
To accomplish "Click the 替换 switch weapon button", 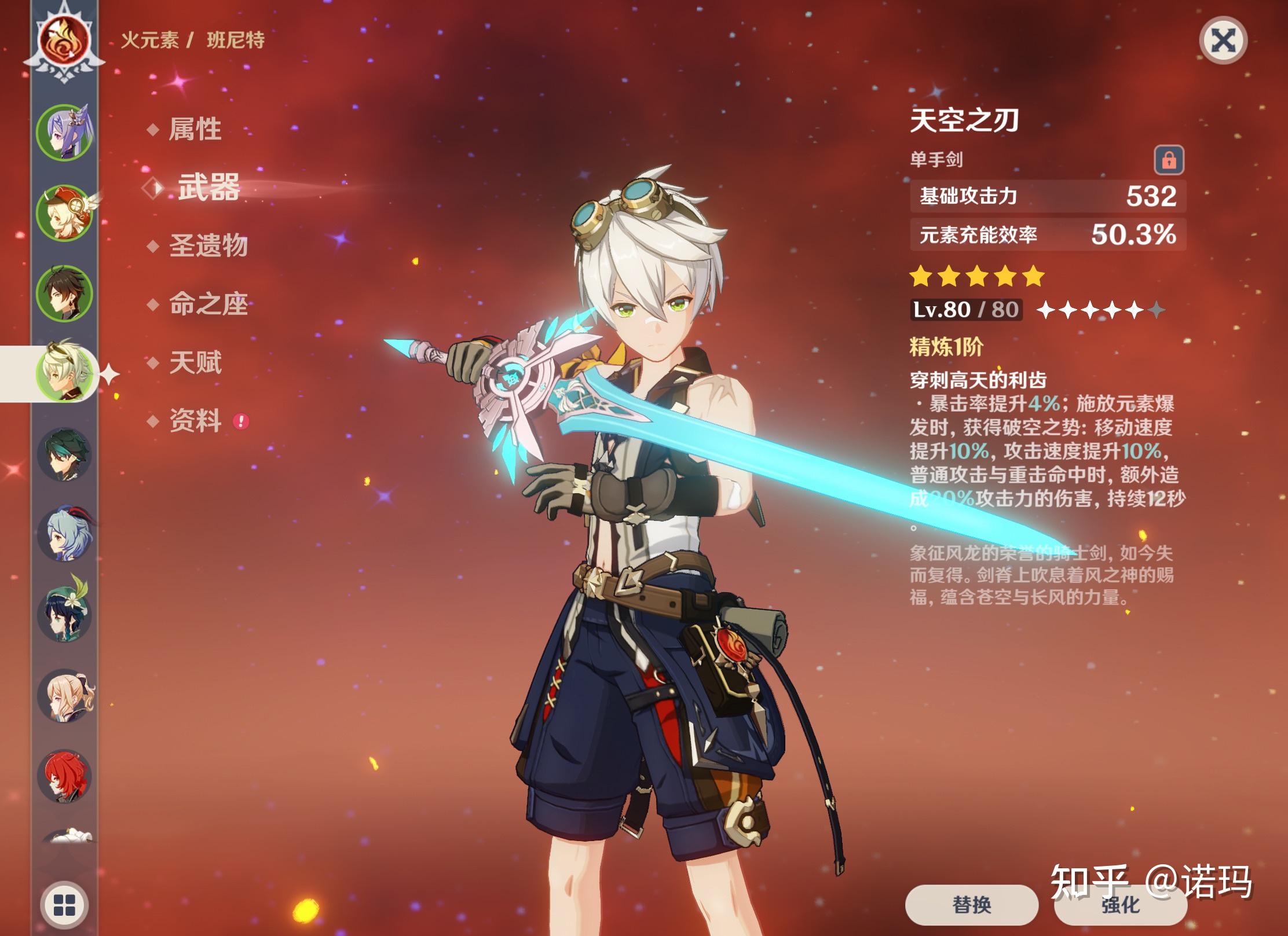I will (971, 904).
